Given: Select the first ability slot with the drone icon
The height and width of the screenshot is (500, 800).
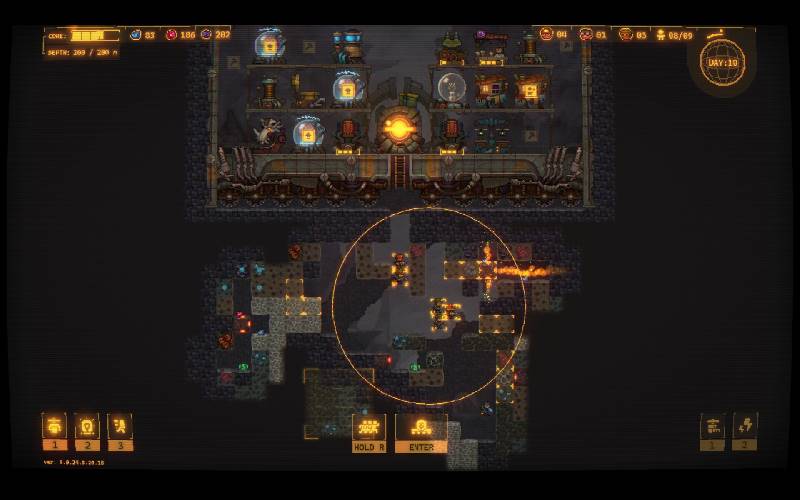Looking at the screenshot, I should pyautogui.click(x=54, y=426).
